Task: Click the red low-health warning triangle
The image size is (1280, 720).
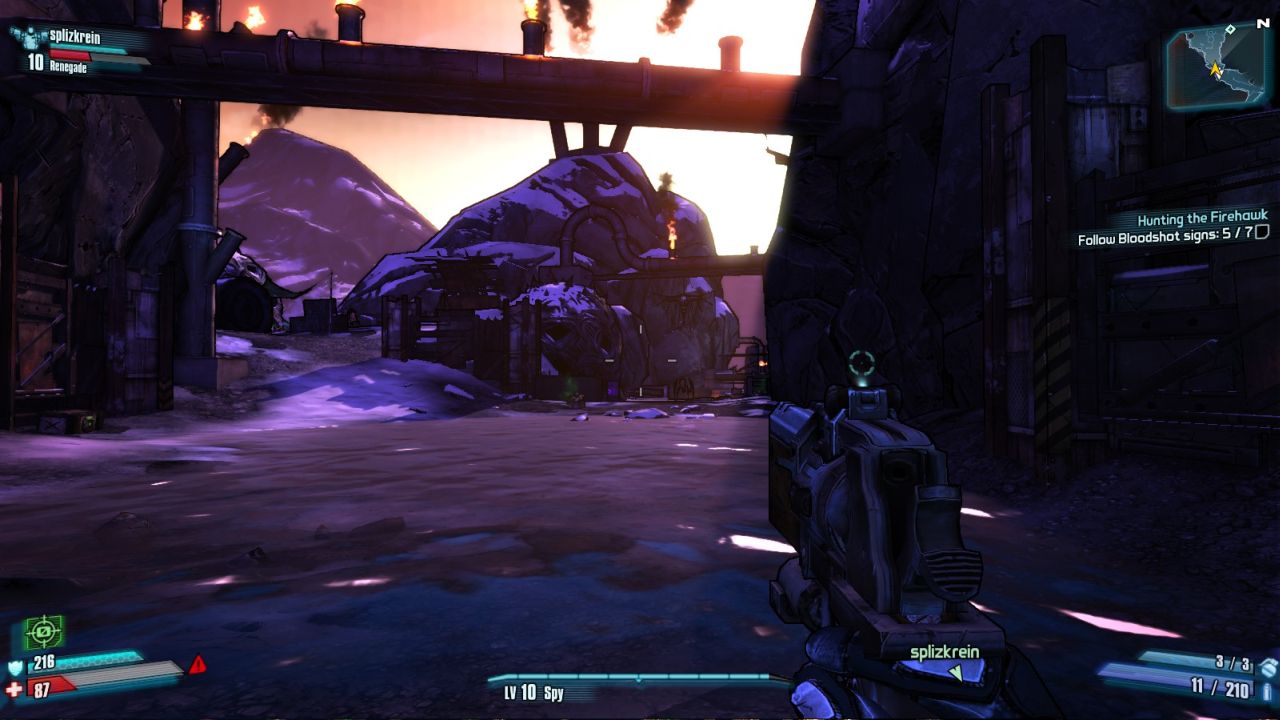Action: (198, 664)
